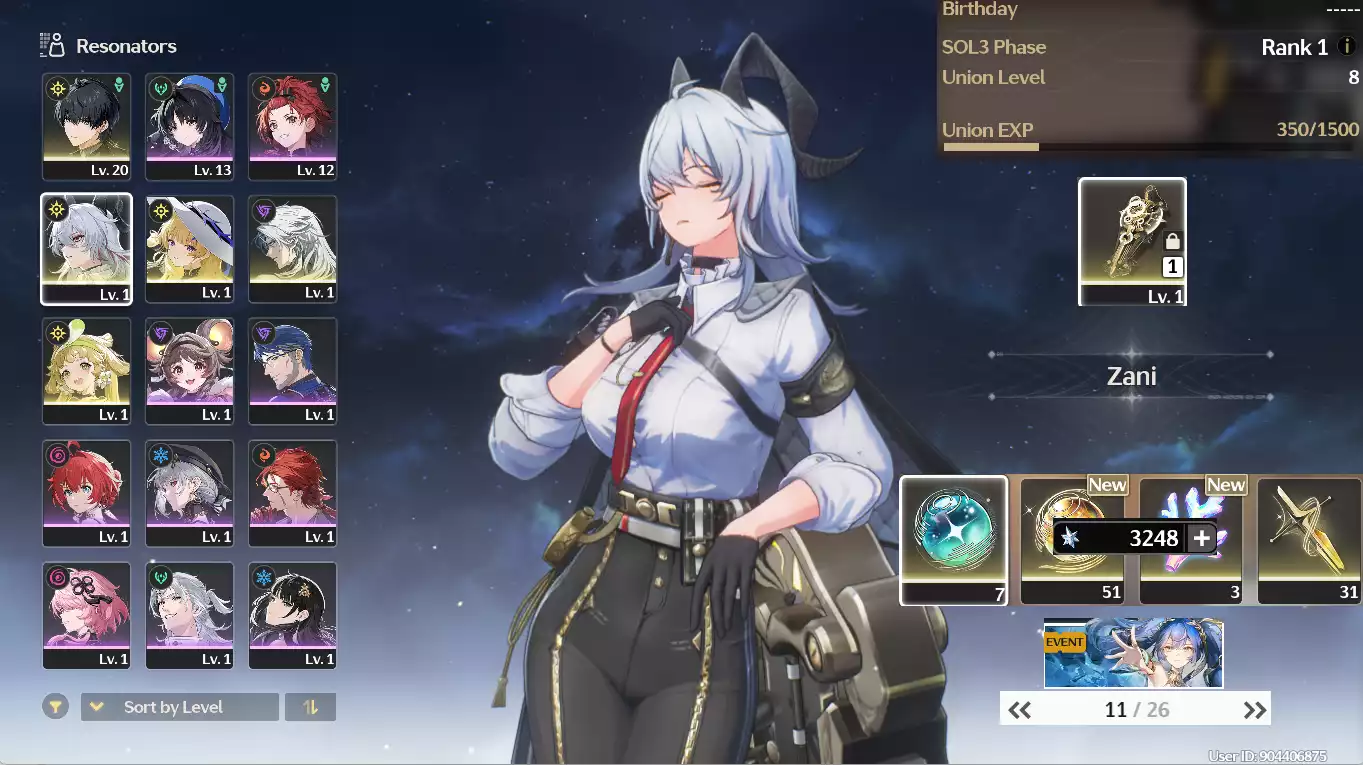This screenshot has height=765, width=1363.
Task: Show SOL3 Phase info icon
Action: click(1346, 47)
